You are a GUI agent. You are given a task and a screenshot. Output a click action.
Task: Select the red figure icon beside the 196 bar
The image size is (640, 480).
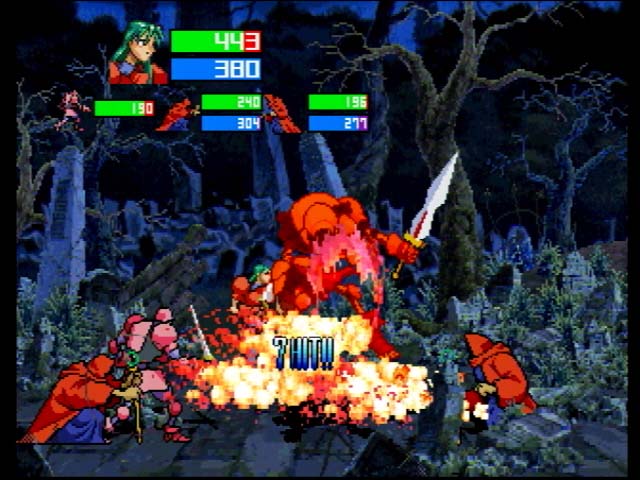pyautogui.click(x=281, y=114)
